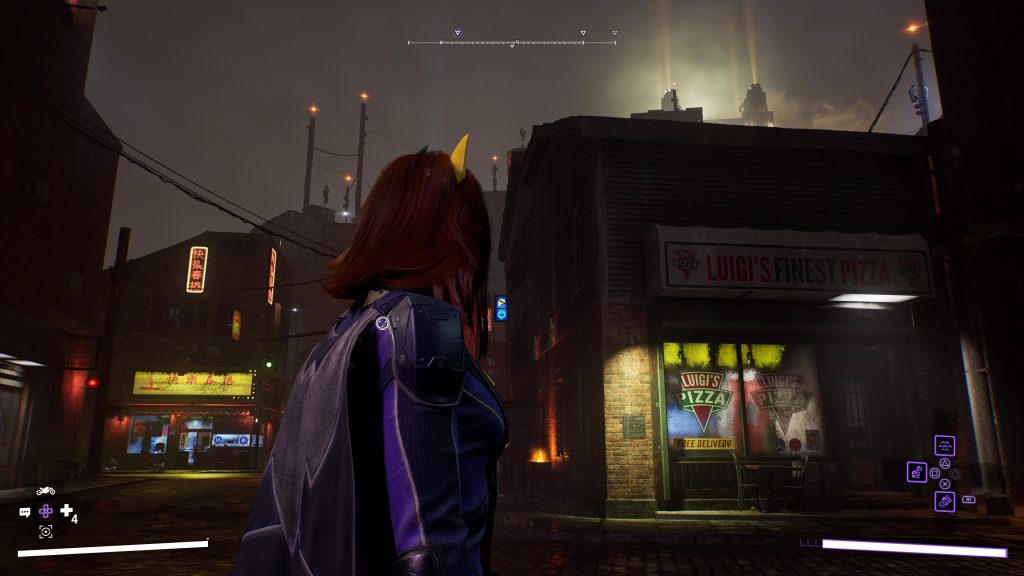1024x576 pixels.
Task: Activate the ability icon mapped to square
Action: pyautogui.click(x=916, y=472)
